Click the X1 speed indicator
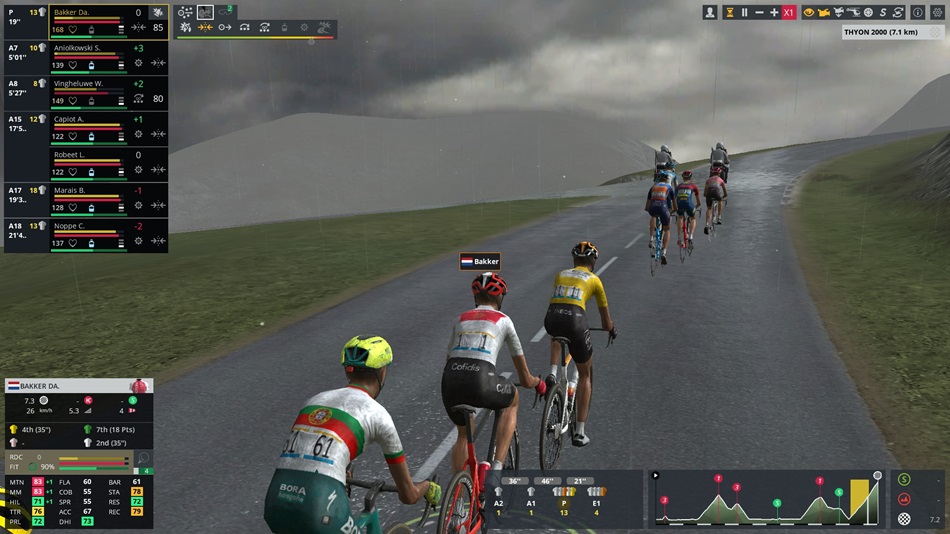 point(789,12)
